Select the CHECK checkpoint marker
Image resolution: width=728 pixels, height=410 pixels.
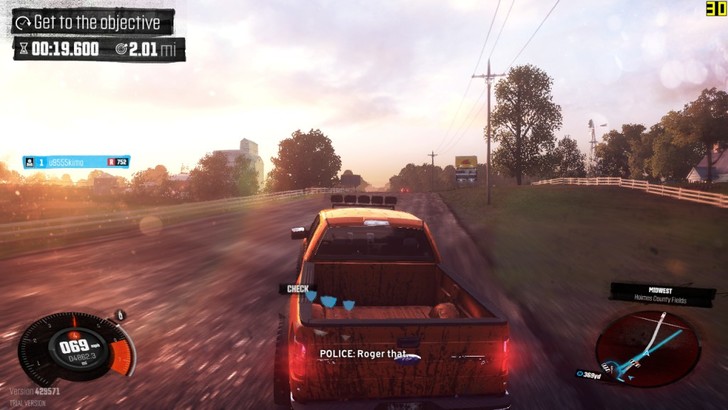click(297, 289)
